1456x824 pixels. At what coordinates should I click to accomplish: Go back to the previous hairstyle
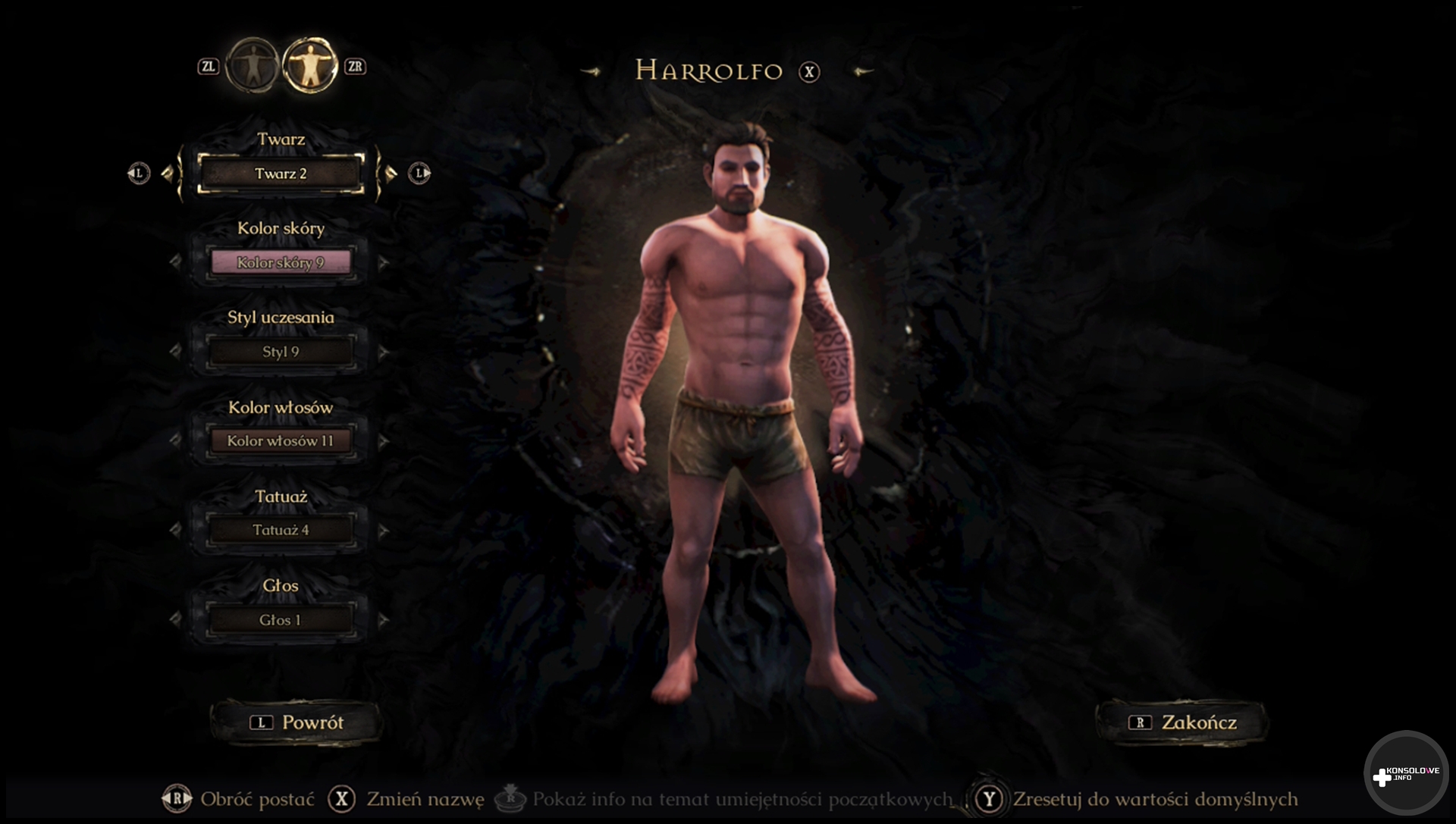click(x=176, y=352)
